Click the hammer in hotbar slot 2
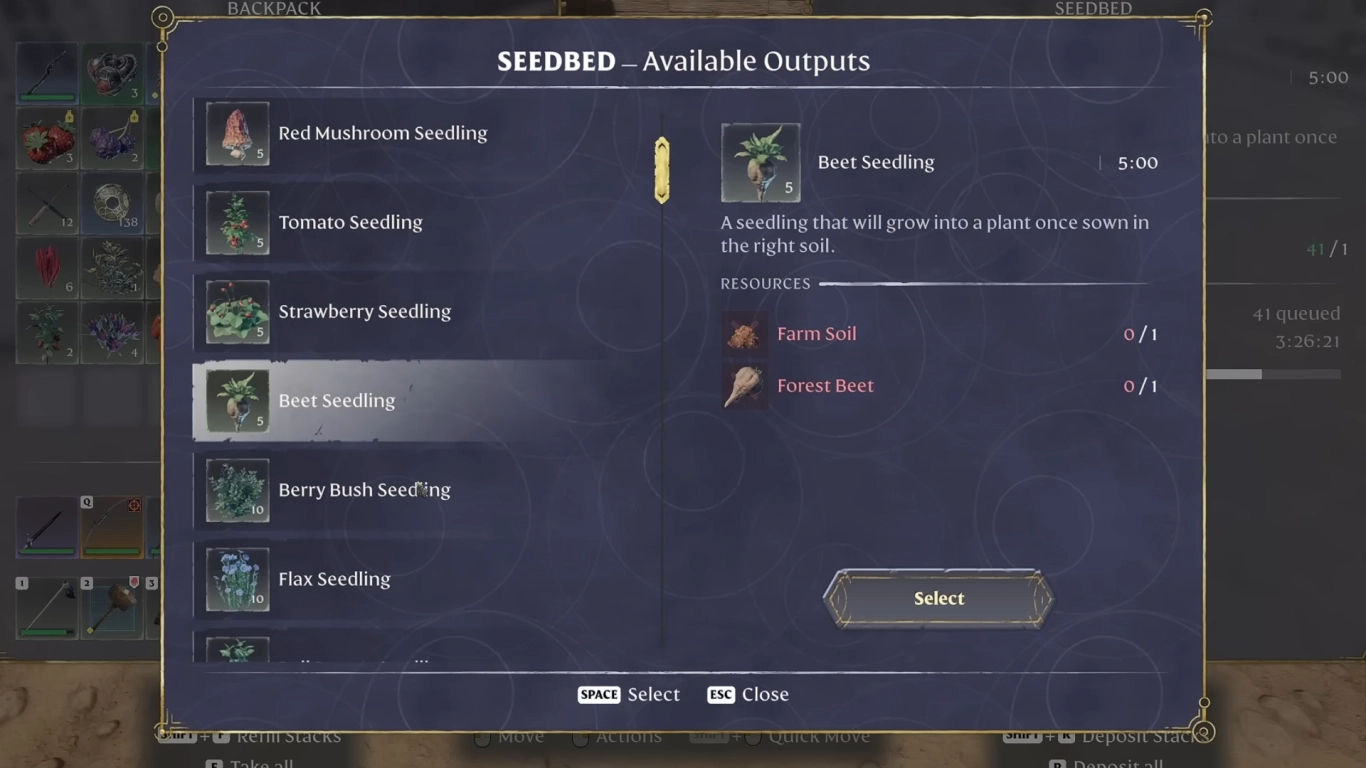This screenshot has width=1366, height=768. (113, 607)
